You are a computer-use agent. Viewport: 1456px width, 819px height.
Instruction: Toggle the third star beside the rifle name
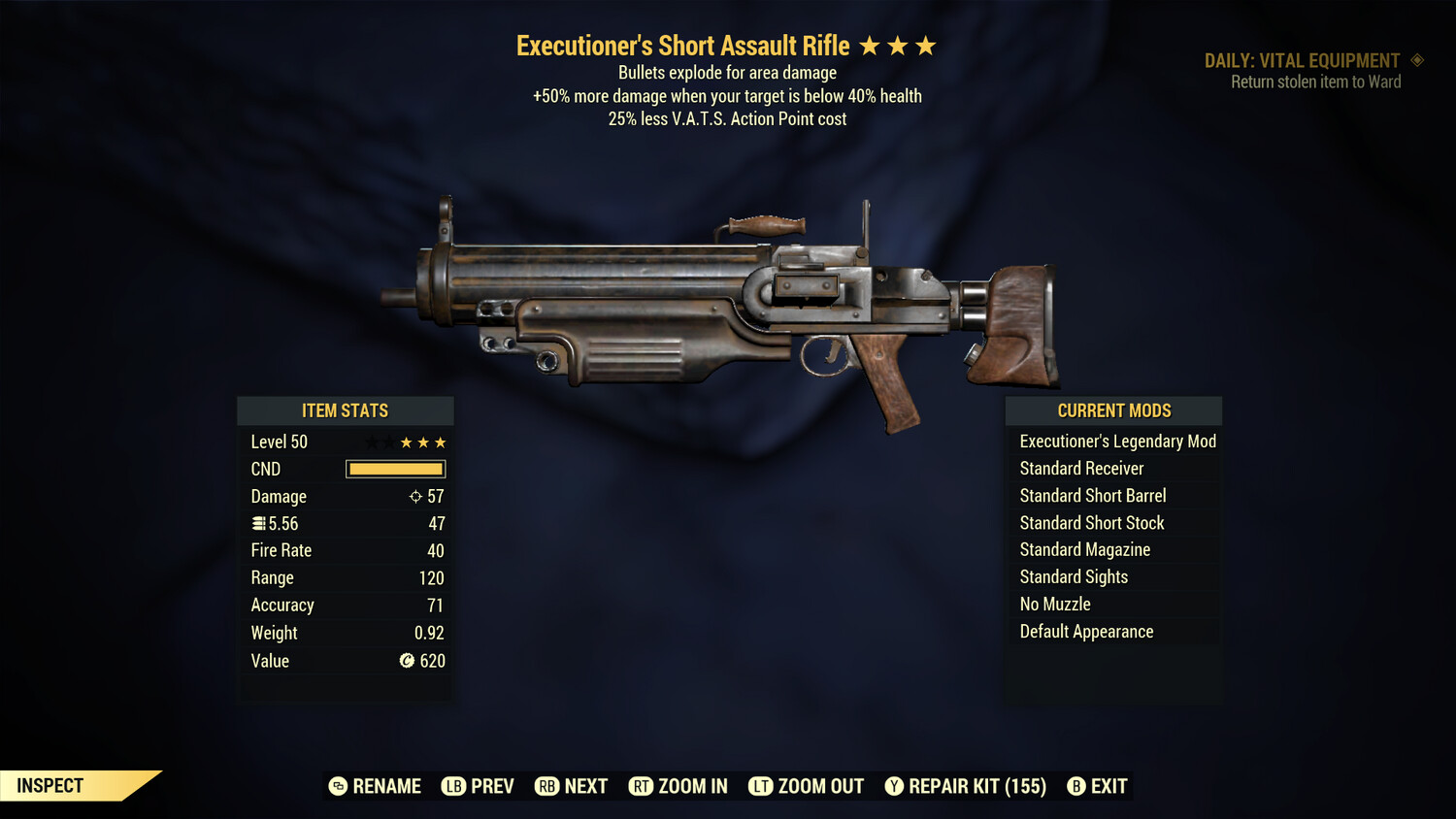[925, 45]
